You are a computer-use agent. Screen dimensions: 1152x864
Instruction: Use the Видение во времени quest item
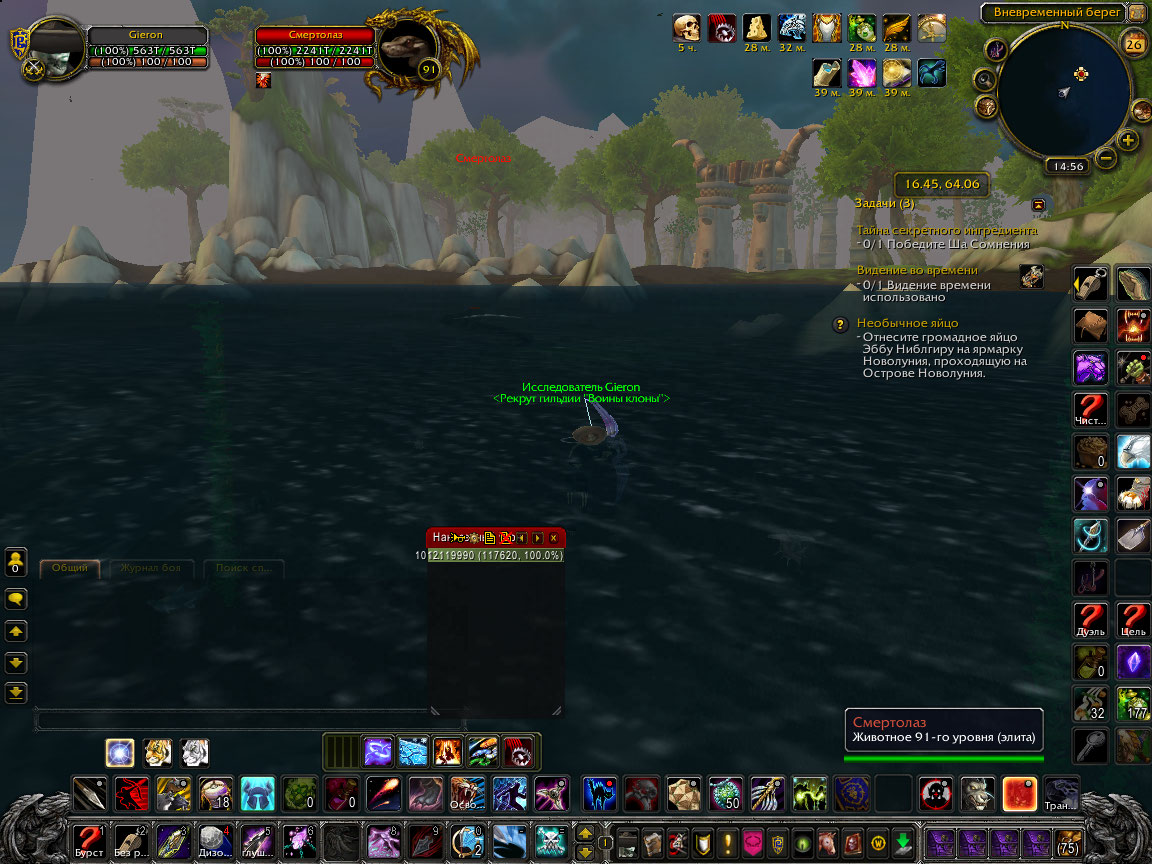pyautogui.click(x=1031, y=277)
